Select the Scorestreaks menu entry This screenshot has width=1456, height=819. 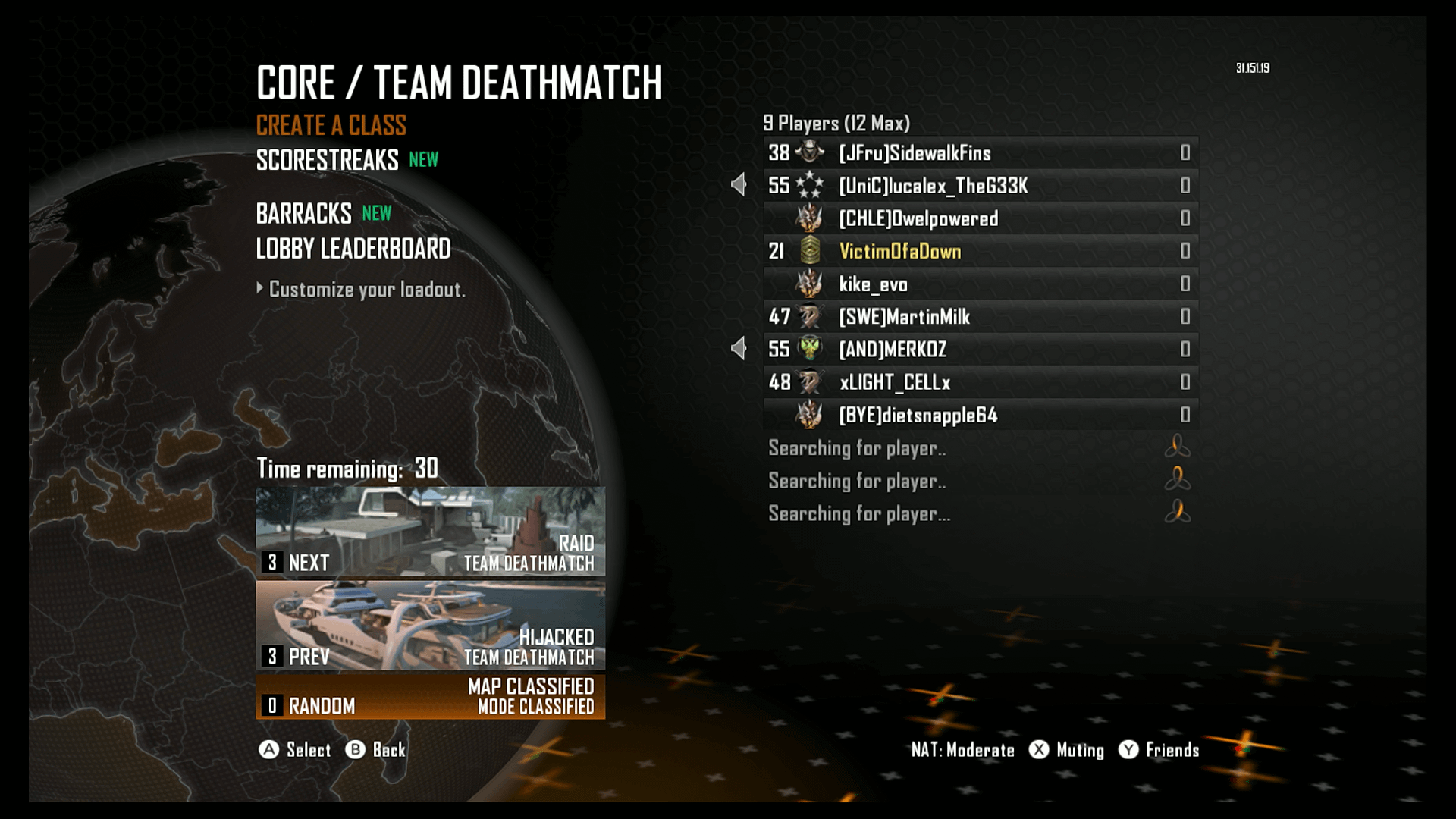pos(328,160)
